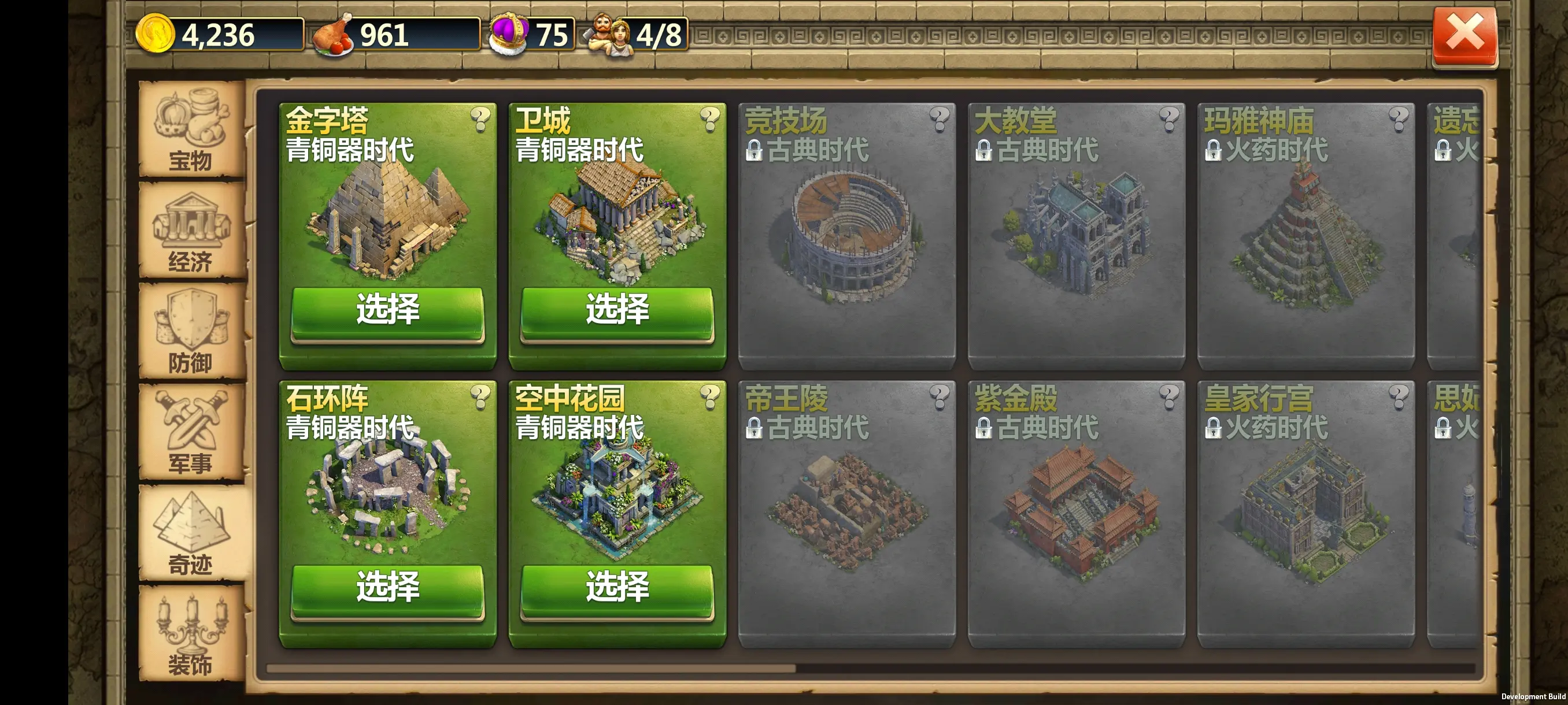Click the horizontal scrollbar under the wonders
This screenshot has width=1568, height=705.
[x=531, y=669]
